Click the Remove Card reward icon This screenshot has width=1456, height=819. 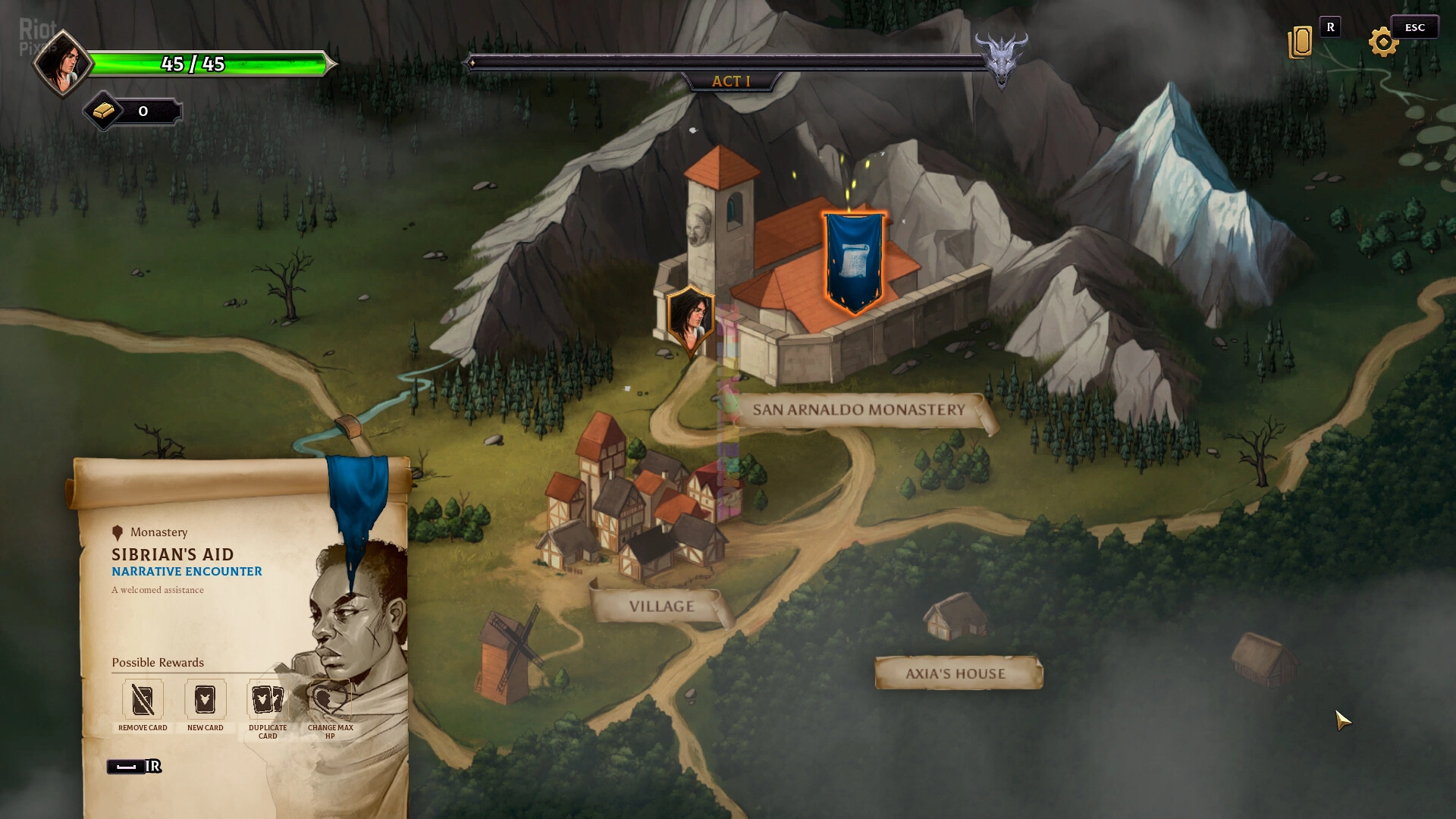click(x=143, y=699)
